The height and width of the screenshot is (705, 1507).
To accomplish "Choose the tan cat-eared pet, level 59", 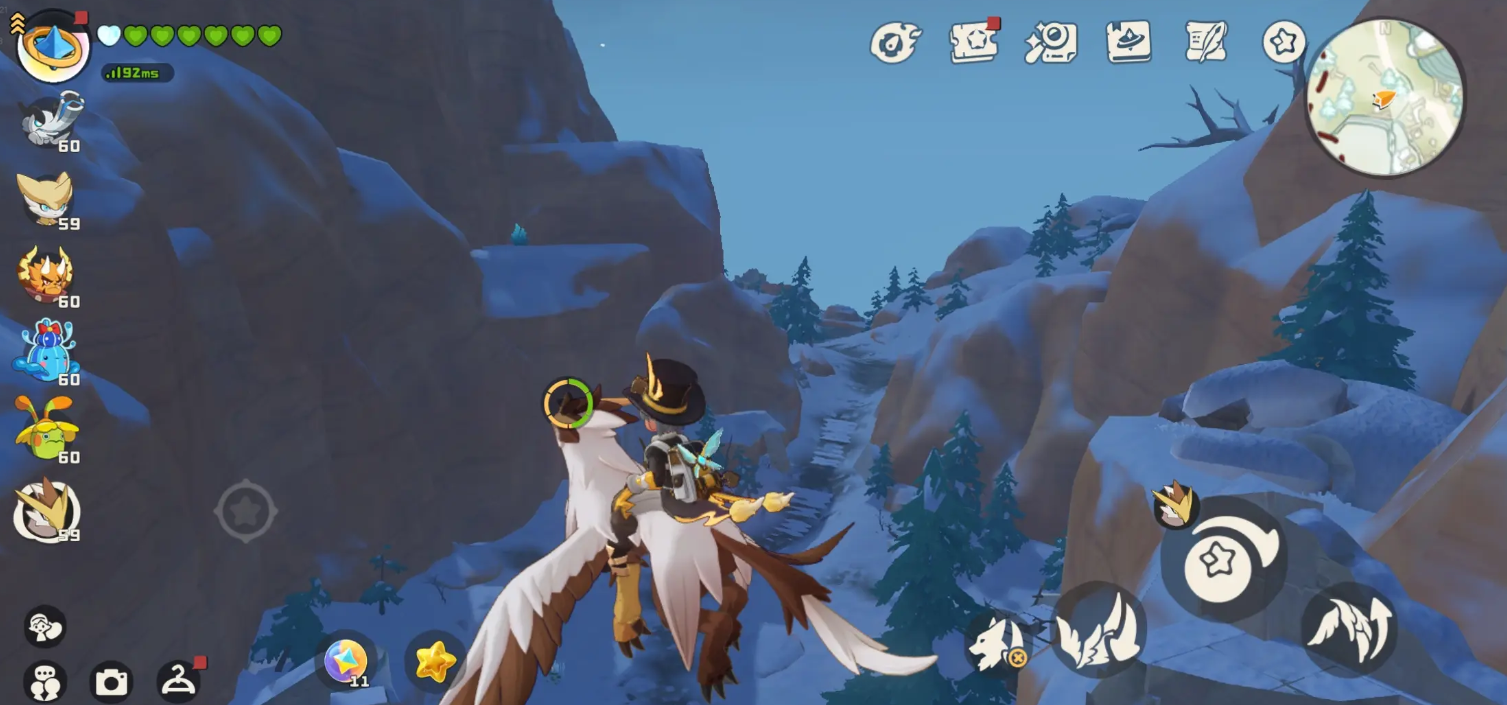I will coord(47,198).
